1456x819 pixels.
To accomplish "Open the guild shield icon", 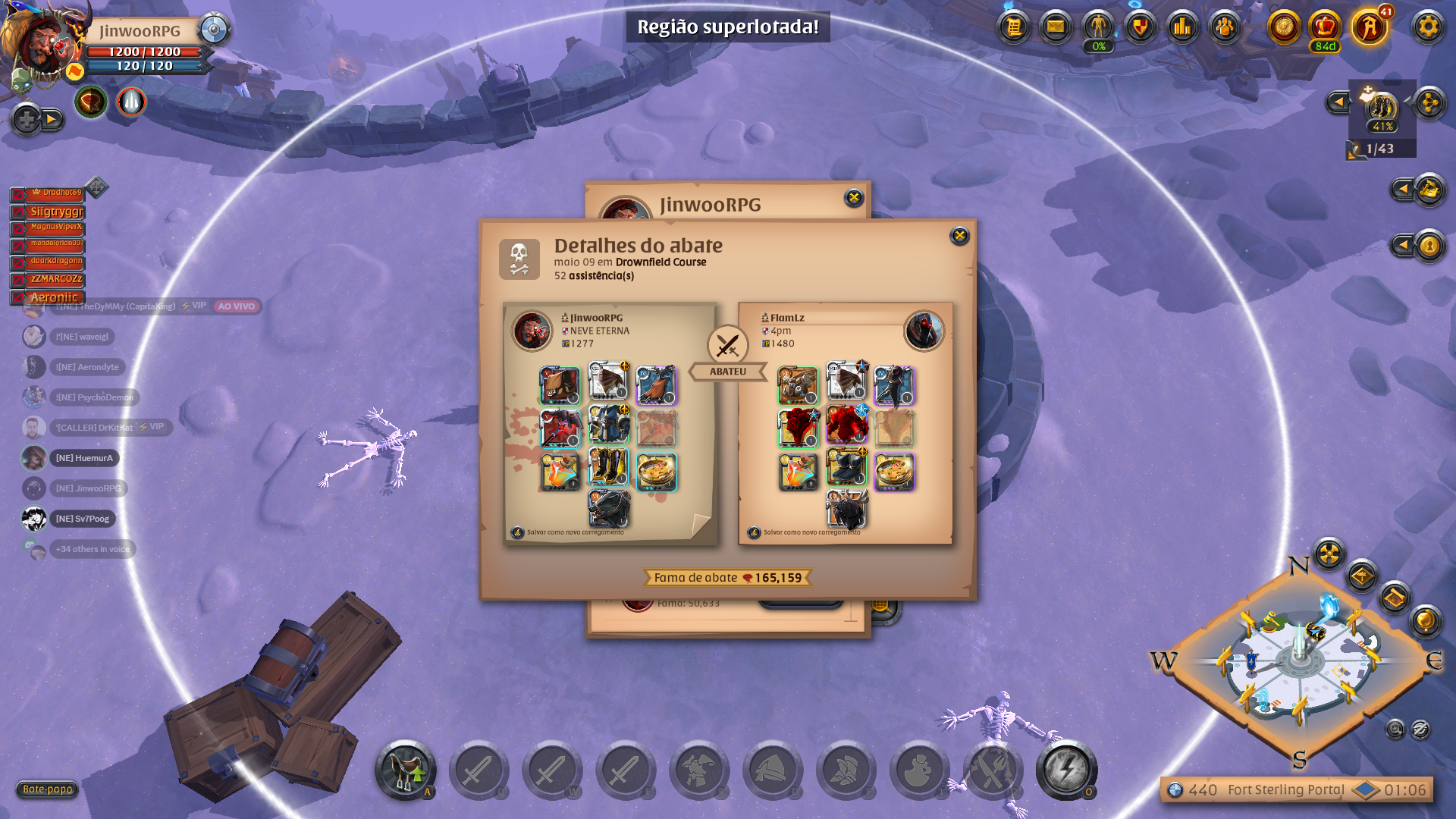I will click(x=1140, y=27).
